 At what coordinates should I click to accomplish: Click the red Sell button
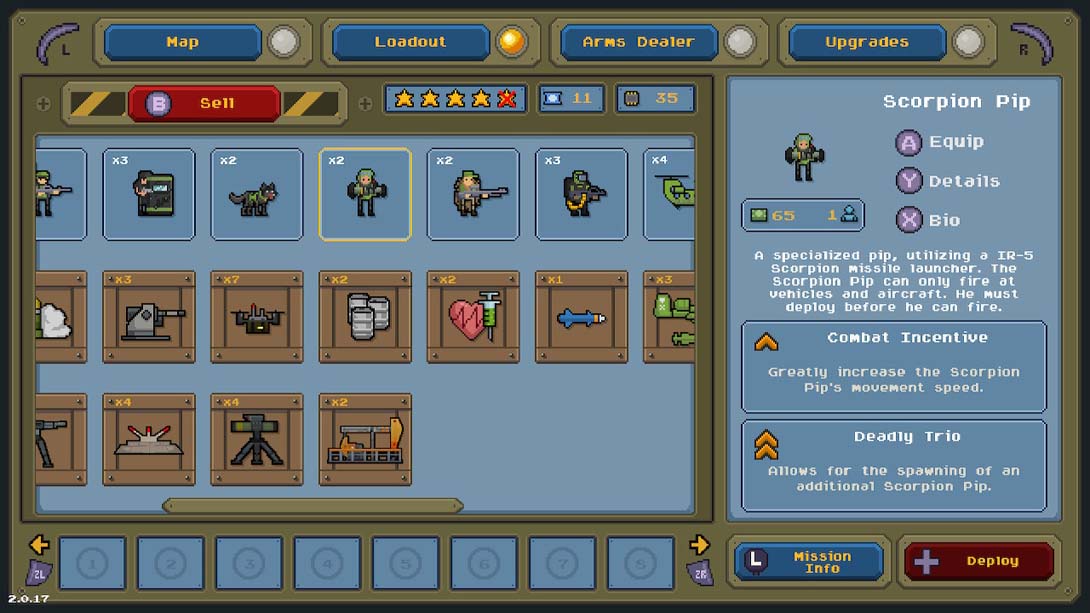204,103
